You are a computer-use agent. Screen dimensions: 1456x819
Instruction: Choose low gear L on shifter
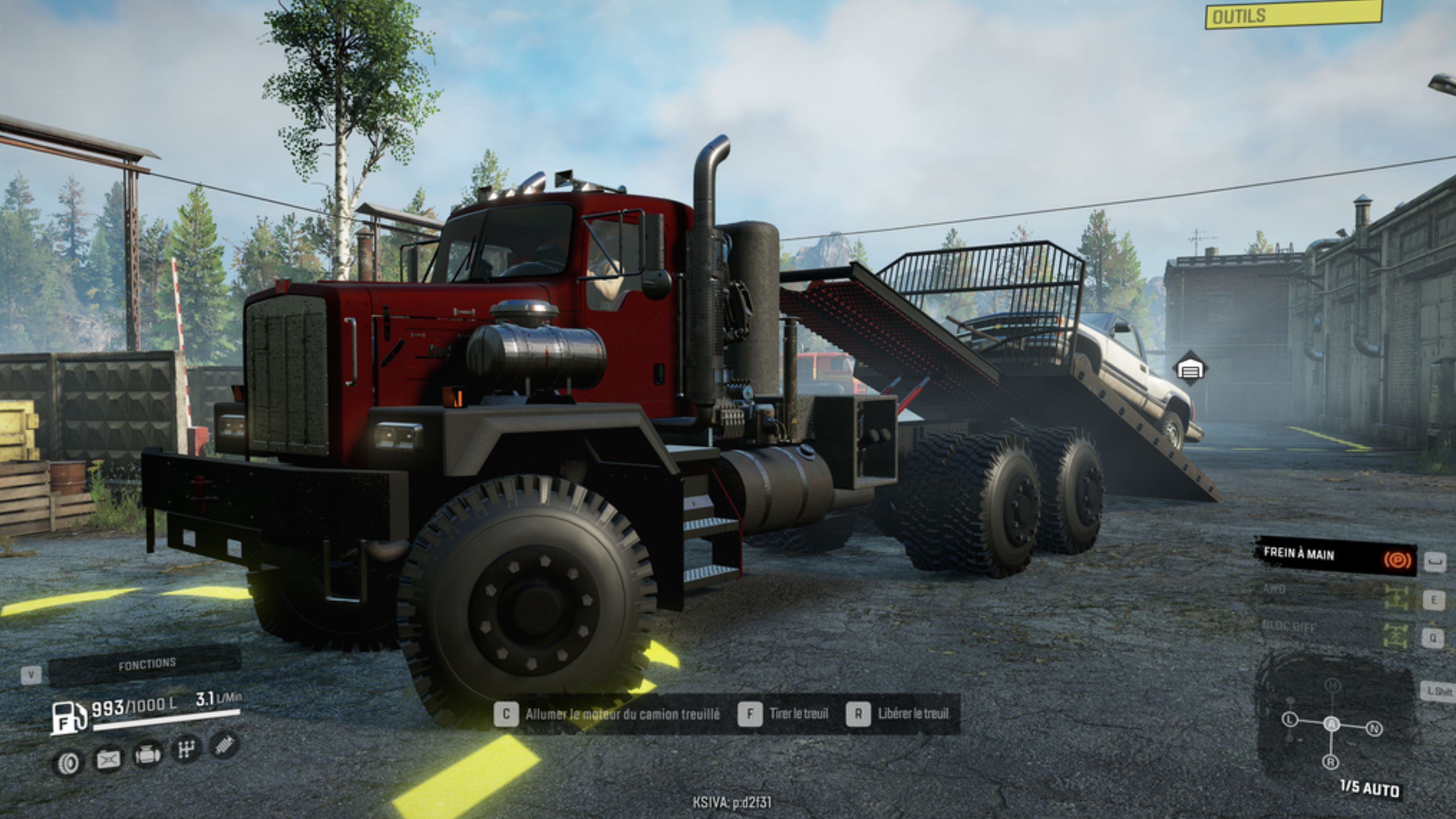coord(1289,720)
